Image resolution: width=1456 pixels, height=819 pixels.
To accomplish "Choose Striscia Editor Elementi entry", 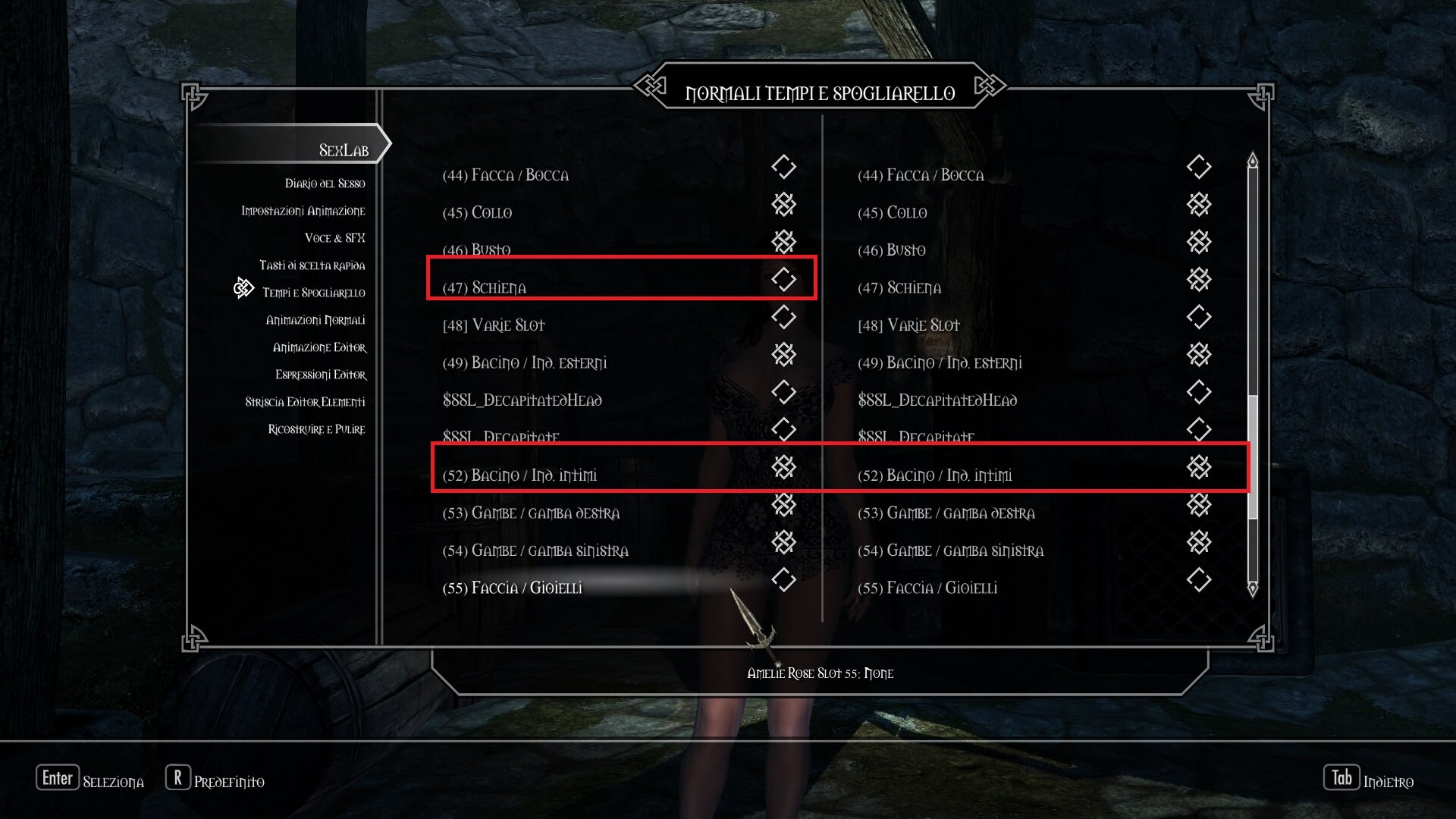I will pyautogui.click(x=305, y=402).
